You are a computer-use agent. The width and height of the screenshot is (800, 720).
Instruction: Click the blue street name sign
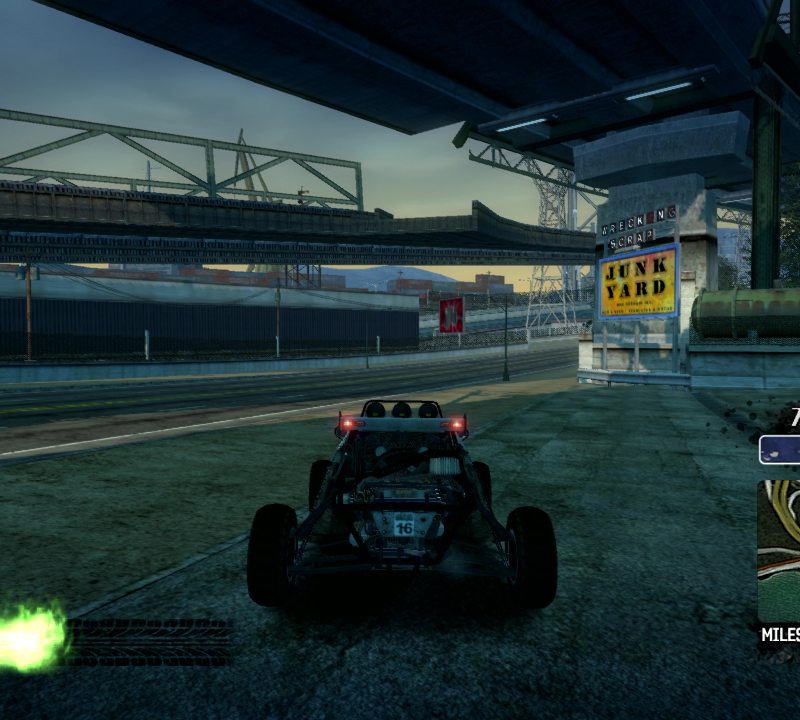pyautogui.click(x=780, y=450)
